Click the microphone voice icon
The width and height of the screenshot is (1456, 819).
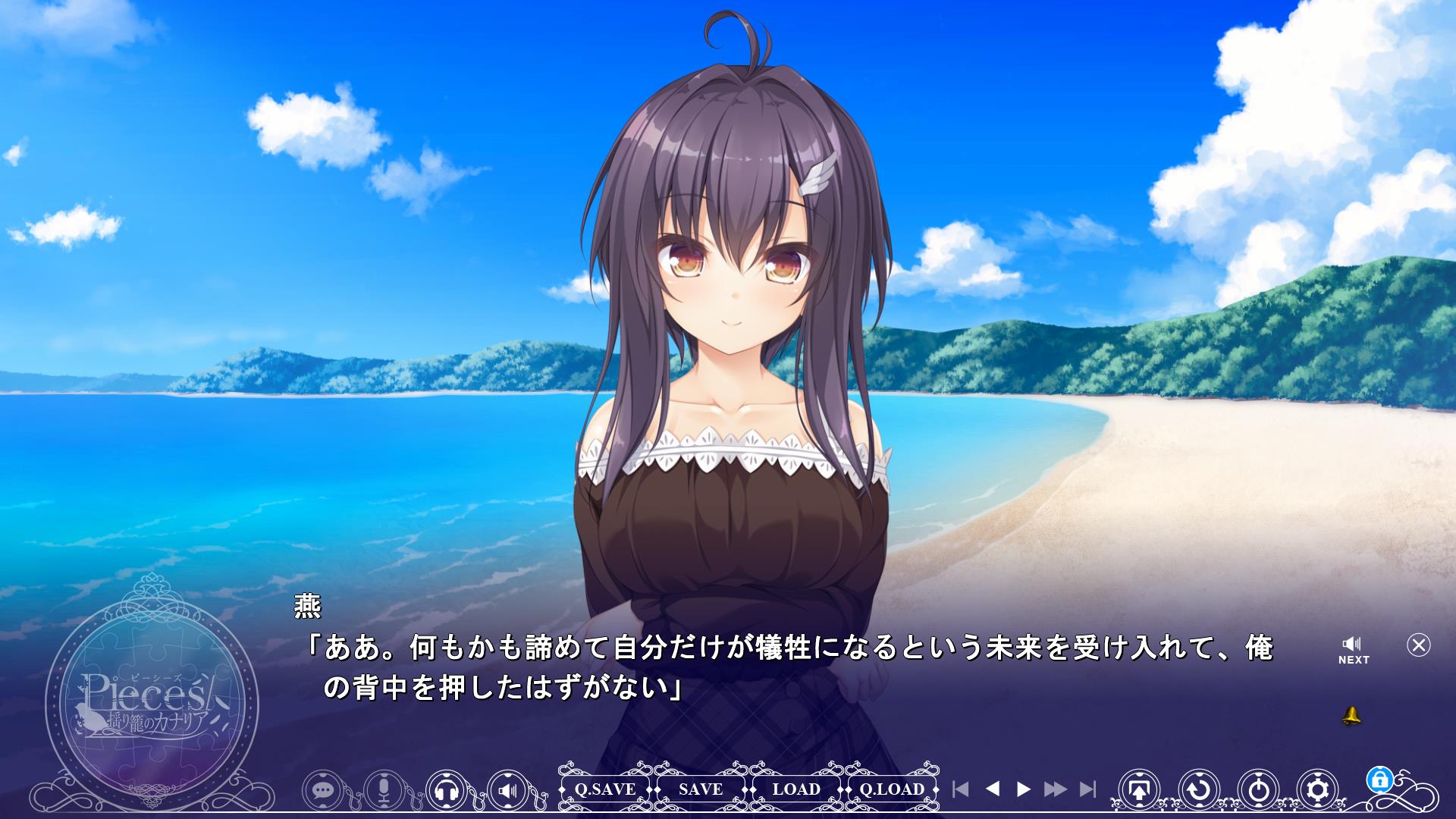pyautogui.click(x=384, y=791)
